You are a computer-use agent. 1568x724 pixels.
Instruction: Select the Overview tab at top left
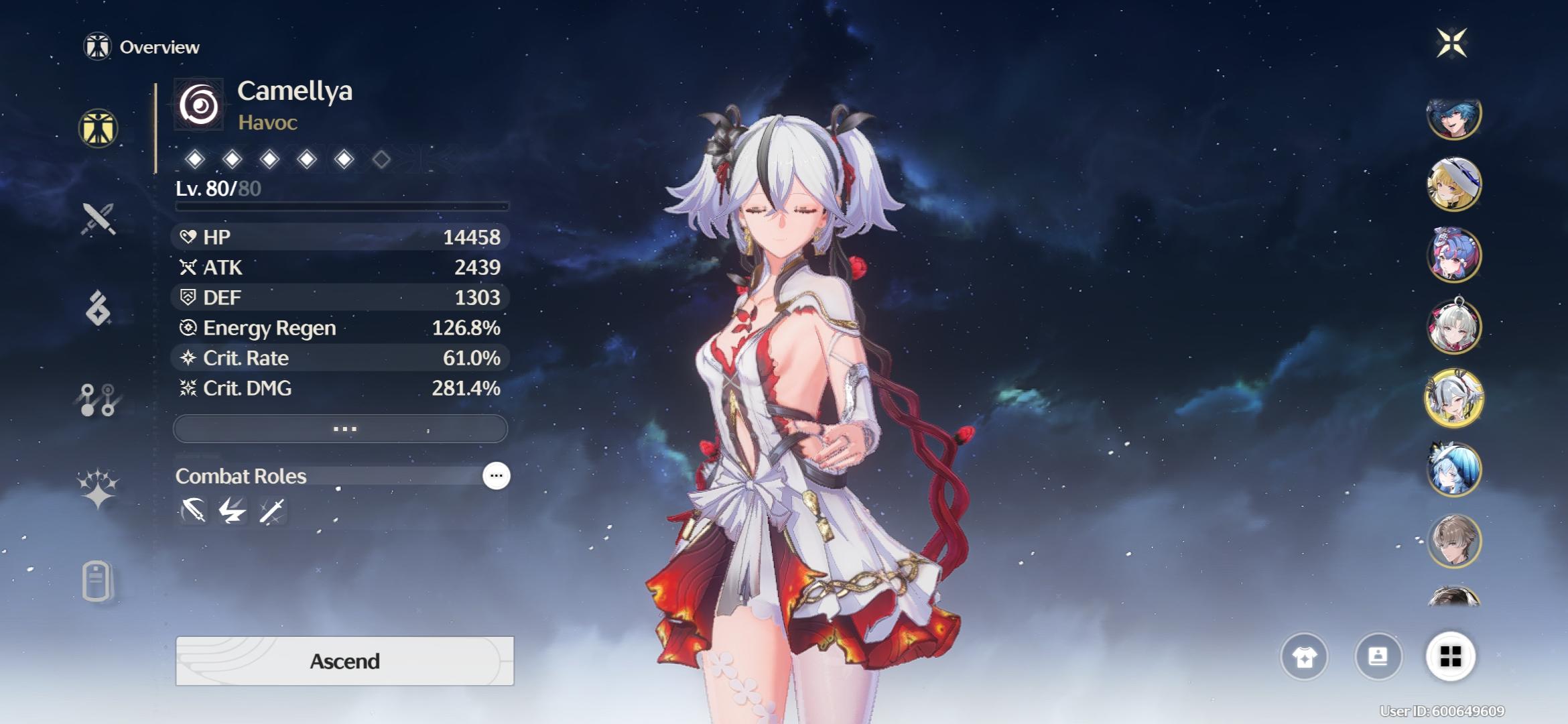[143, 47]
